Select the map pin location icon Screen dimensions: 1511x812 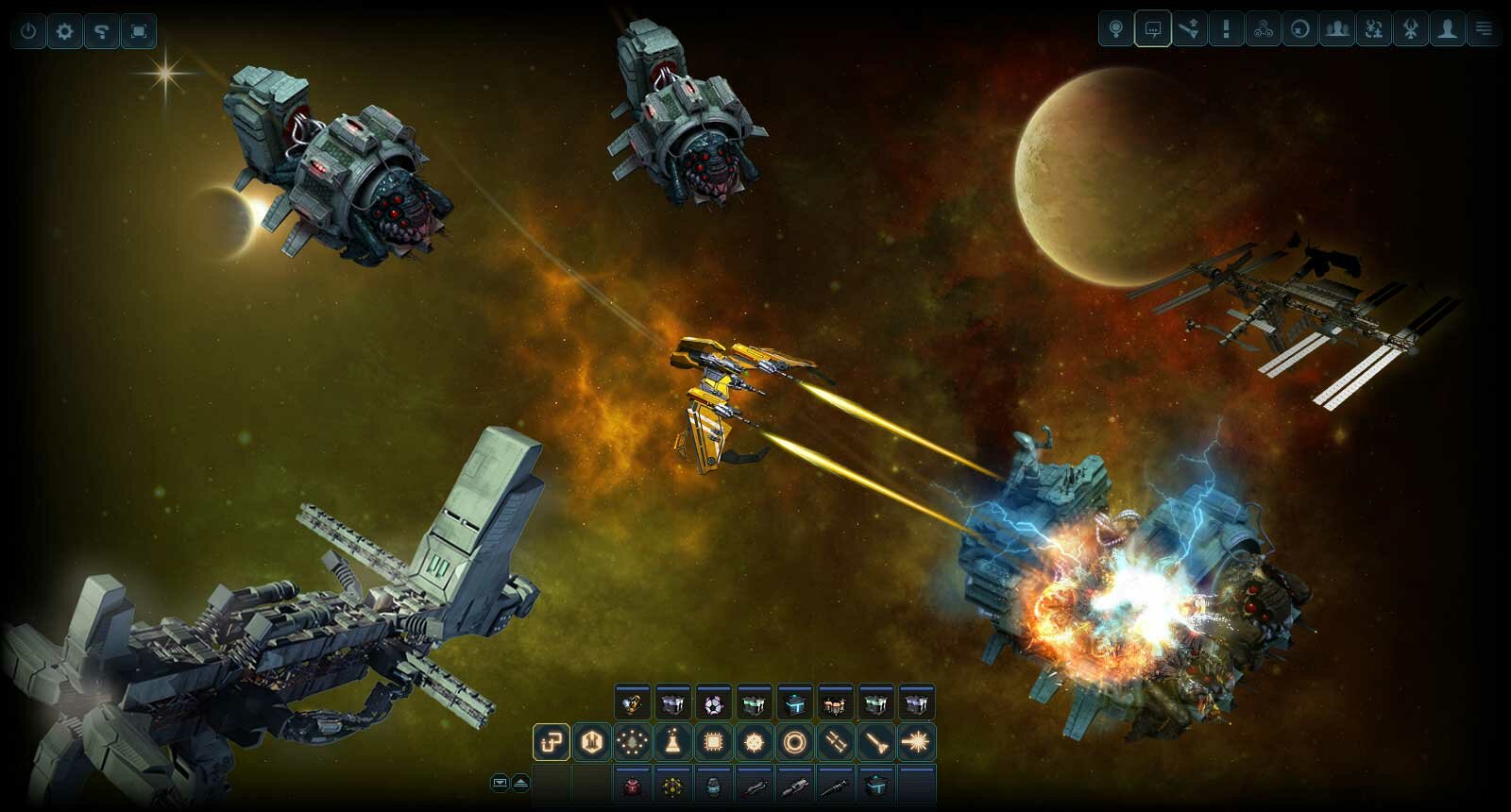pyautogui.click(x=1115, y=29)
